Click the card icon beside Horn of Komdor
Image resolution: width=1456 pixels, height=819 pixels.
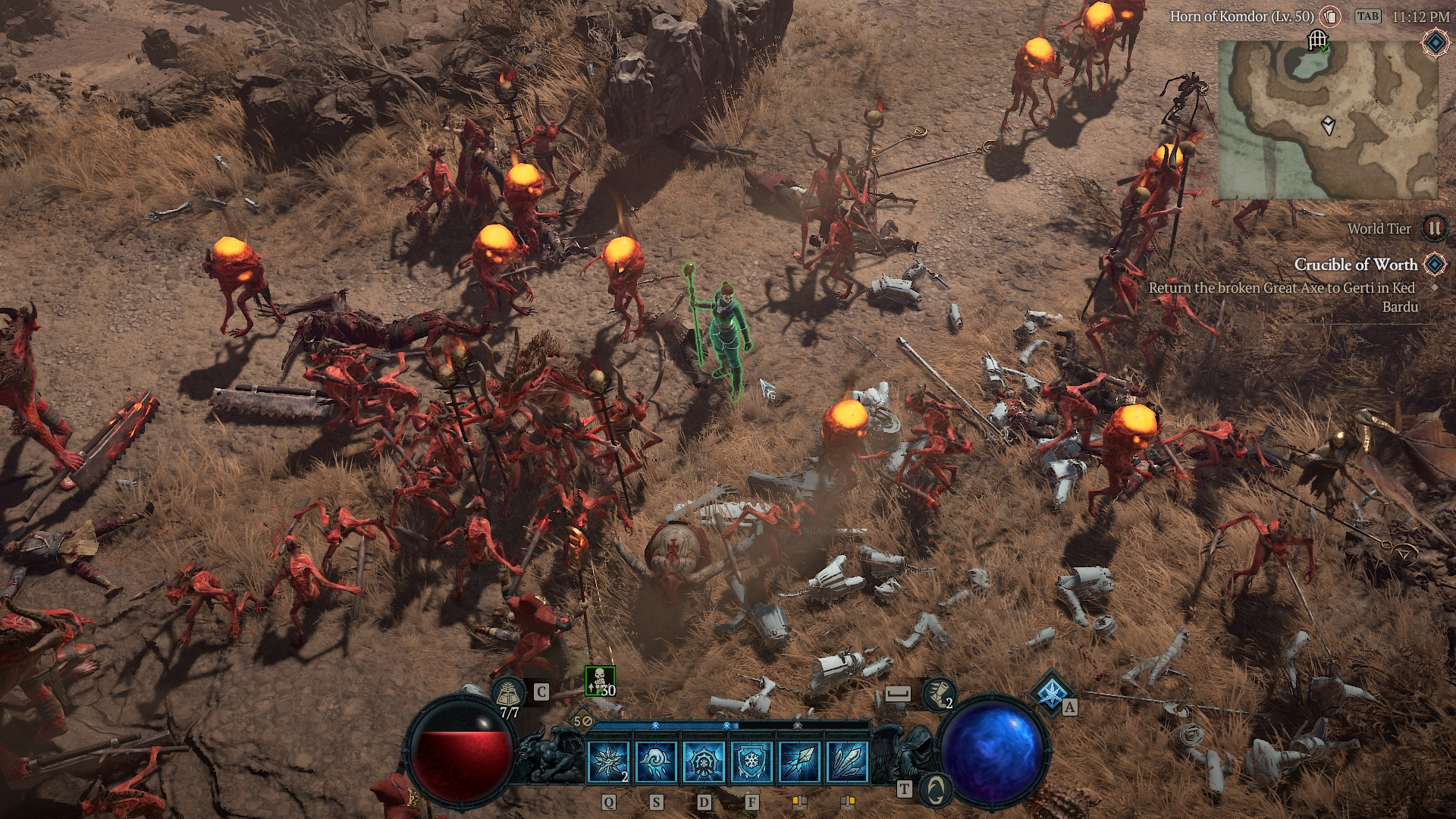[x=1330, y=17]
